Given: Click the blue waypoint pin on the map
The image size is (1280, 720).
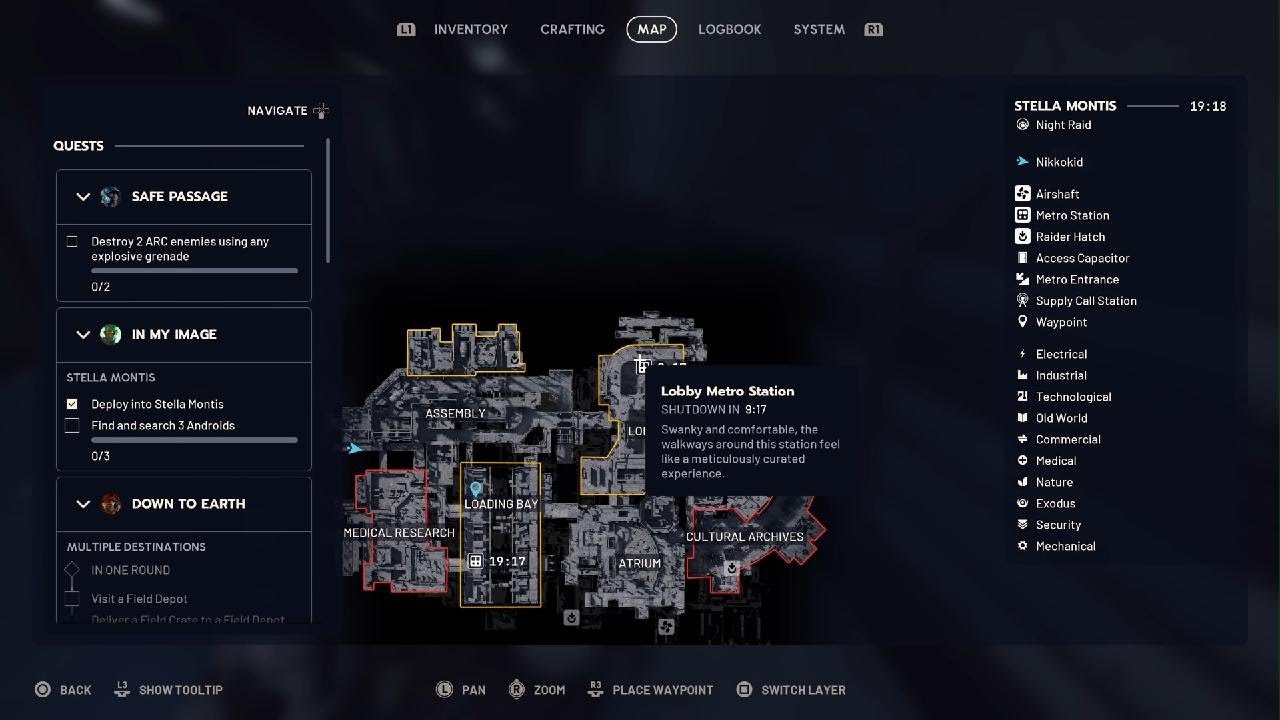Looking at the screenshot, I should 476,489.
